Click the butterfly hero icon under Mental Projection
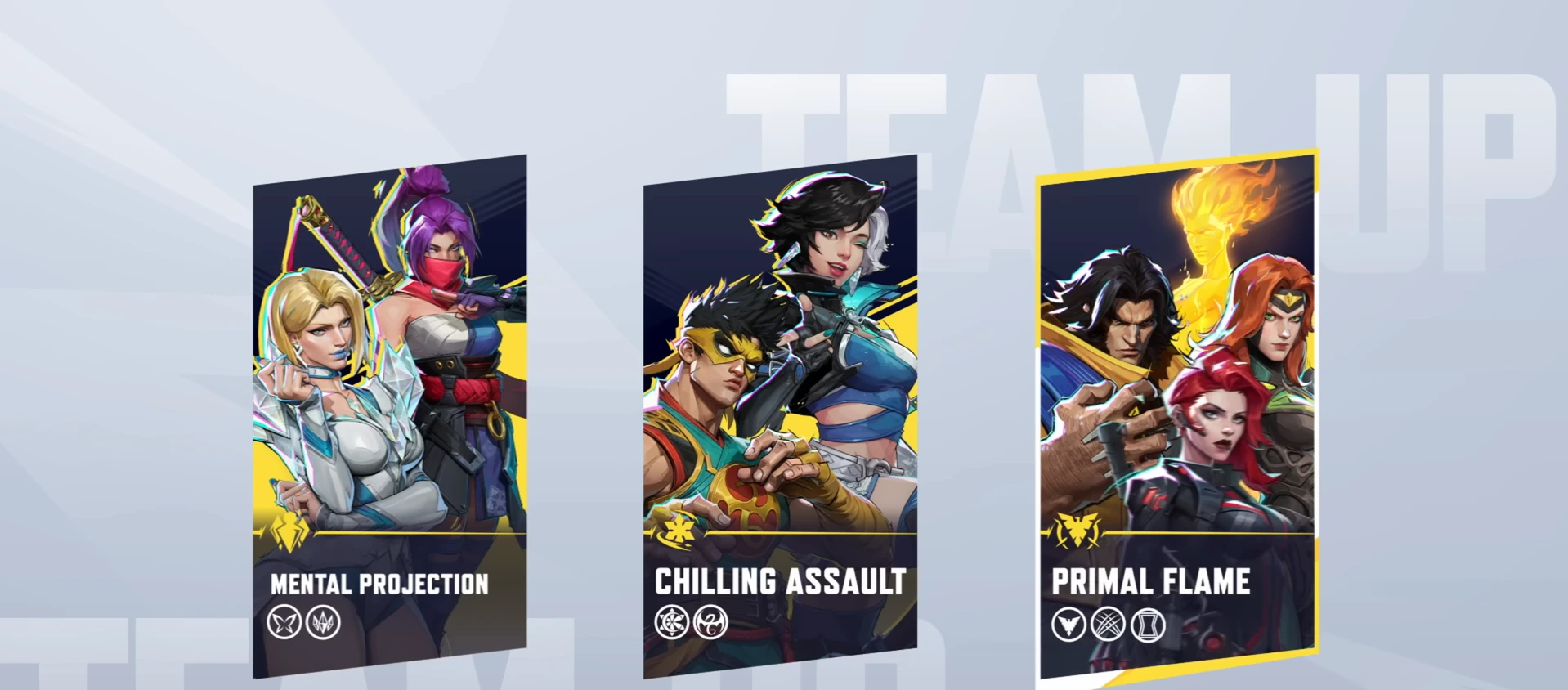 click(284, 624)
